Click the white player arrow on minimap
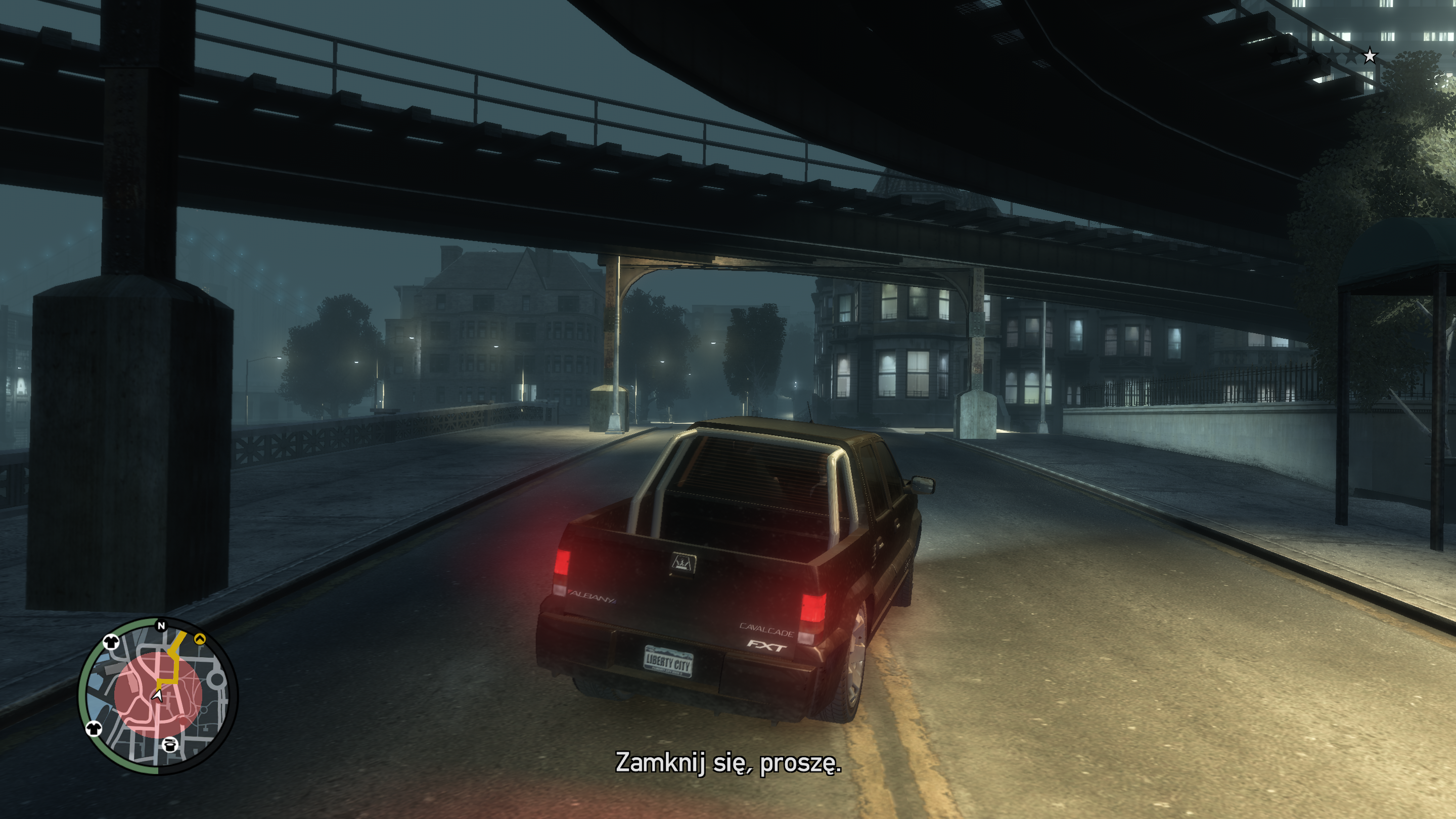1456x819 pixels. click(x=158, y=695)
